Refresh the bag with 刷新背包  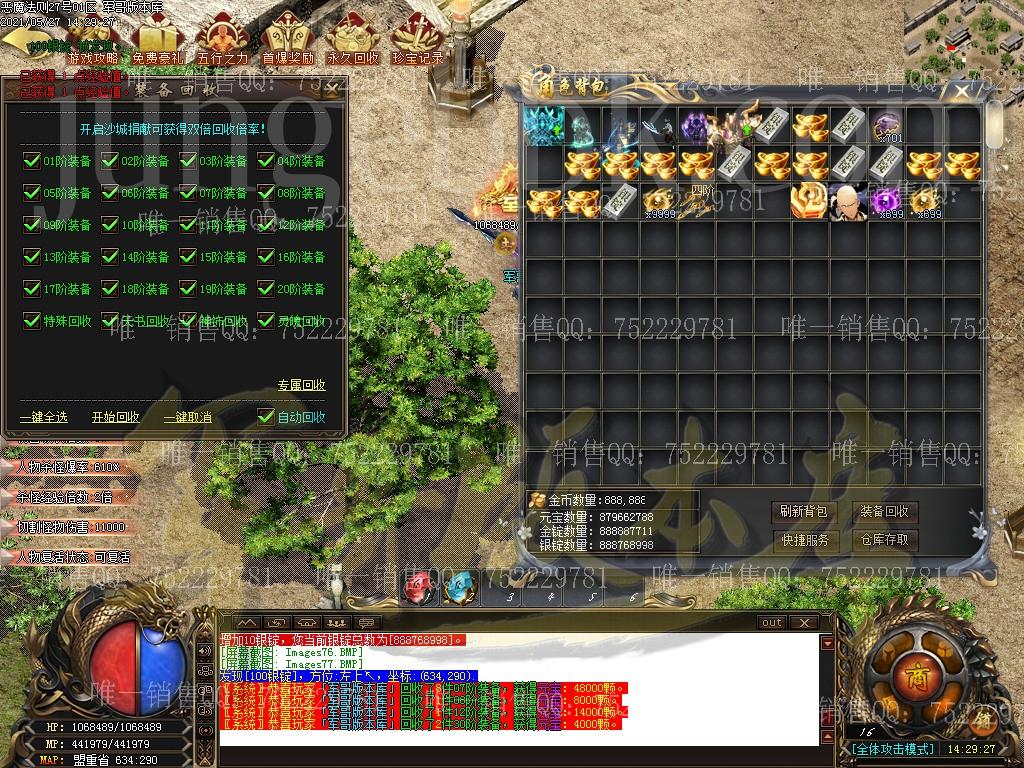[804, 512]
